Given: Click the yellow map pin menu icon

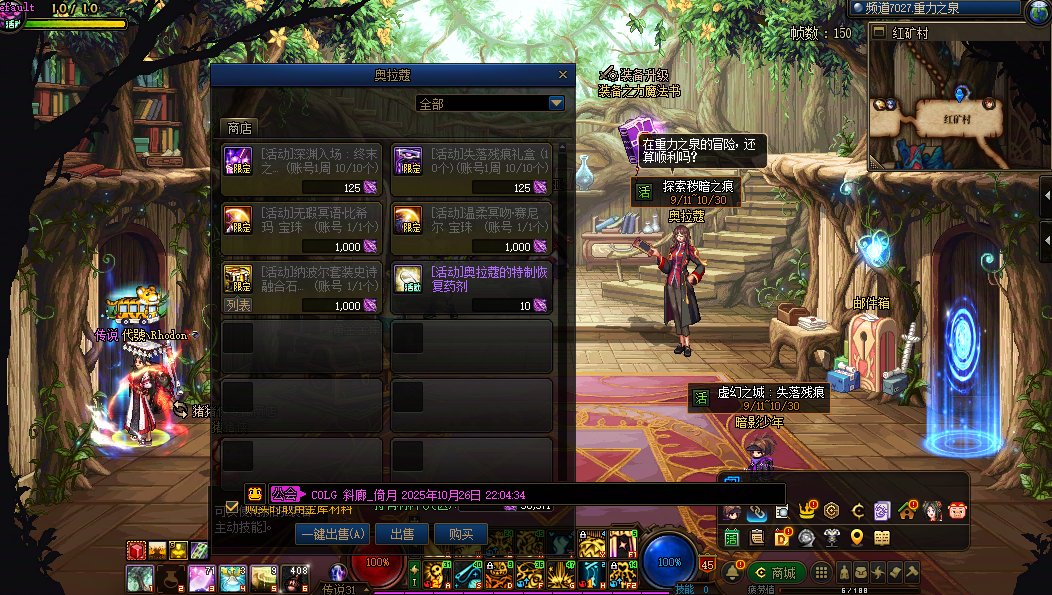Looking at the screenshot, I should coord(857,538).
